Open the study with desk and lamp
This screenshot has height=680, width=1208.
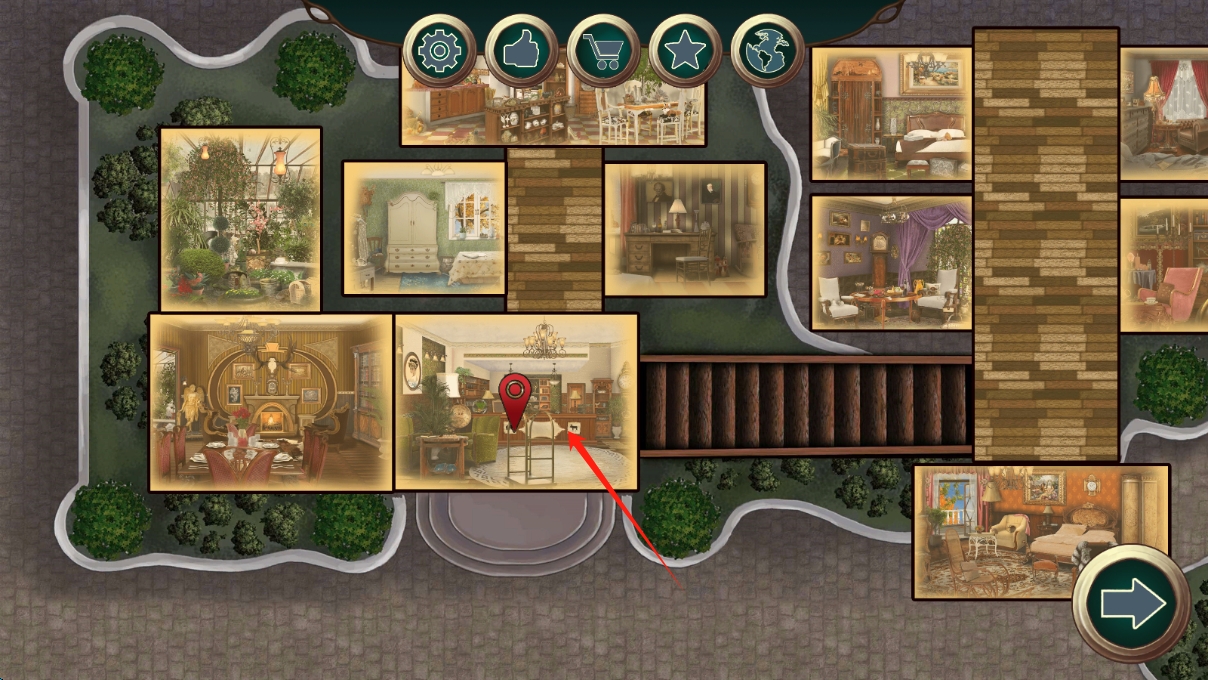point(685,229)
